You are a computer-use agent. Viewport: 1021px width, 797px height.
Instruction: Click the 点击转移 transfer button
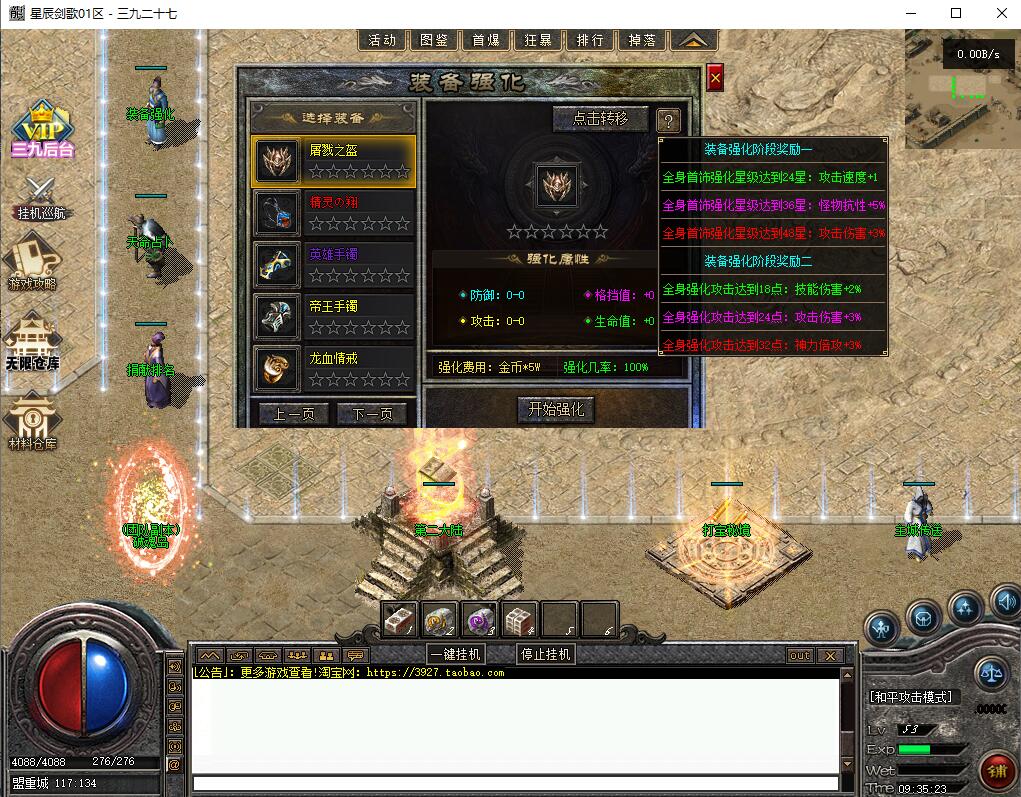[x=601, y=118]
